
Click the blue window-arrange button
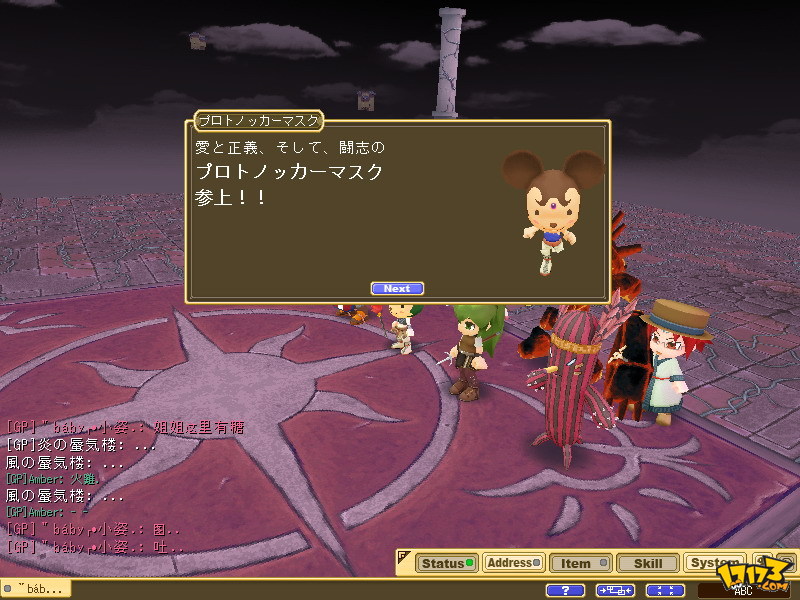[616, 591]
